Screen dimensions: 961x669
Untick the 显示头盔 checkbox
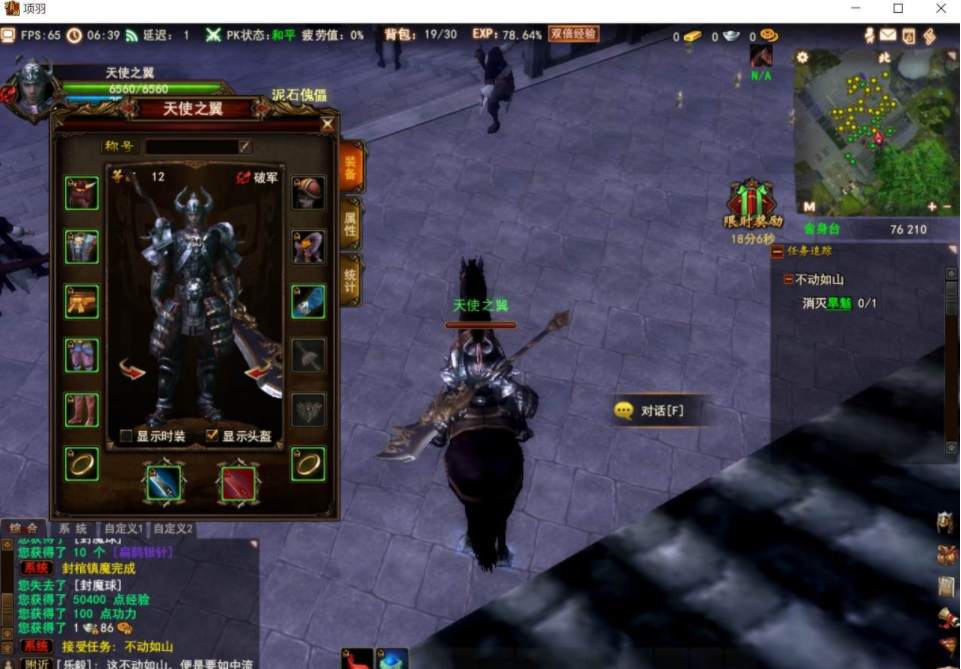[212, 436]
